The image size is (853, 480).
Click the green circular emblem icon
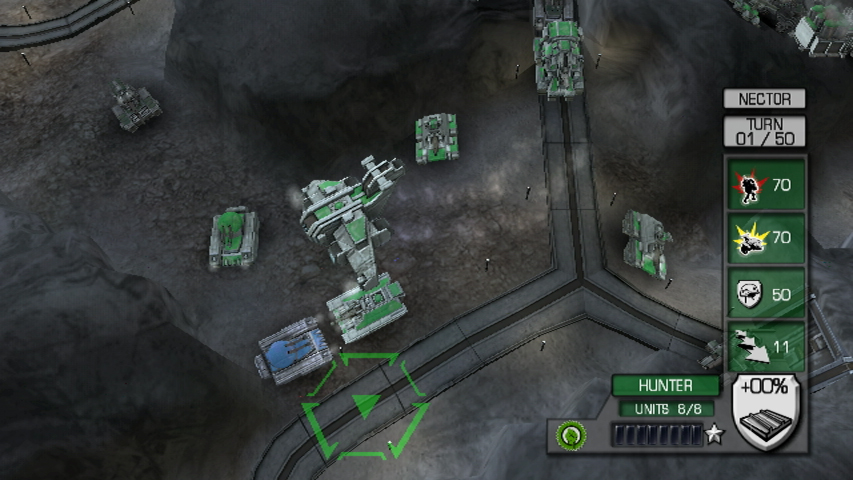coord(571,435)
